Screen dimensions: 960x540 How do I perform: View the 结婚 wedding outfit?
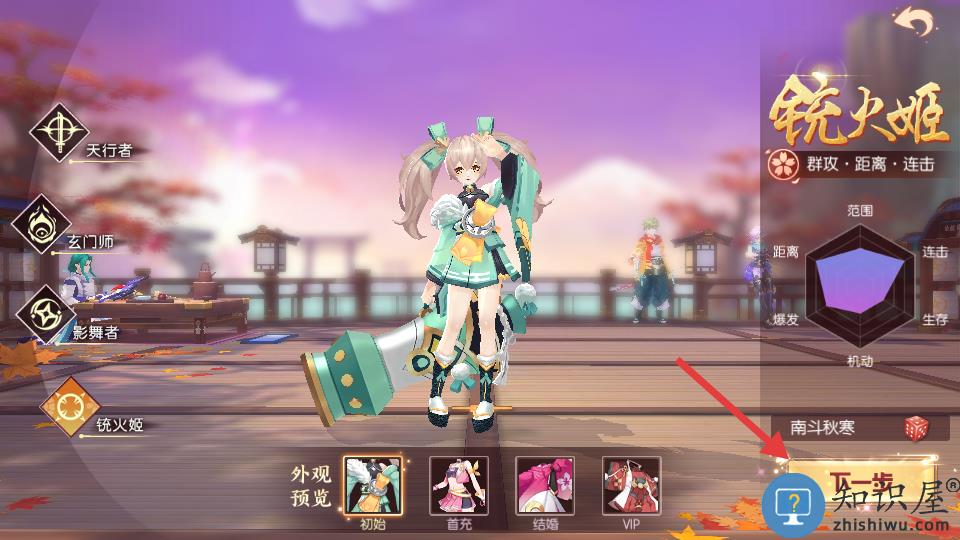tap(545, 485)
